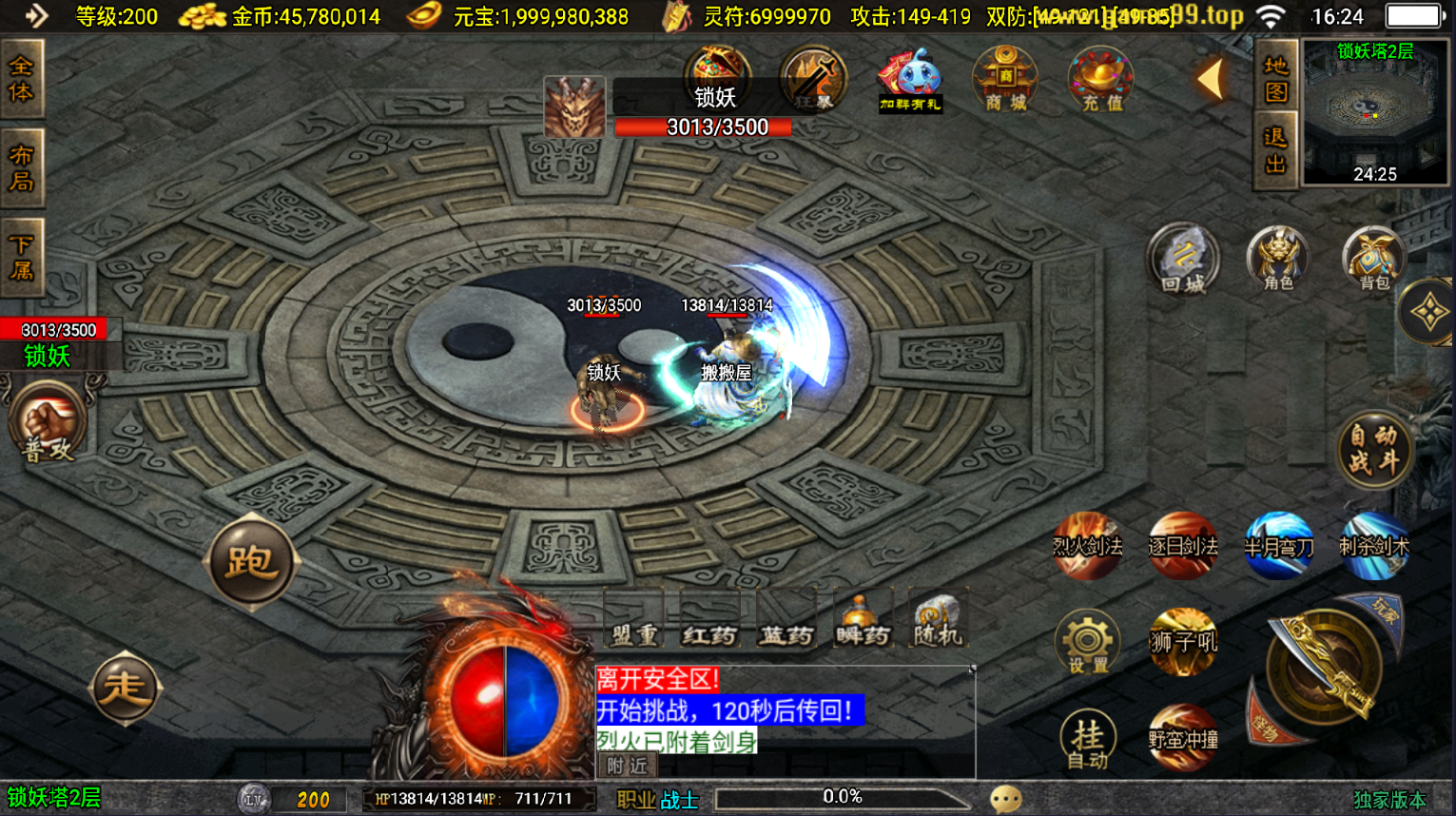Open the 充值 recharge icon

point(1101,79)
